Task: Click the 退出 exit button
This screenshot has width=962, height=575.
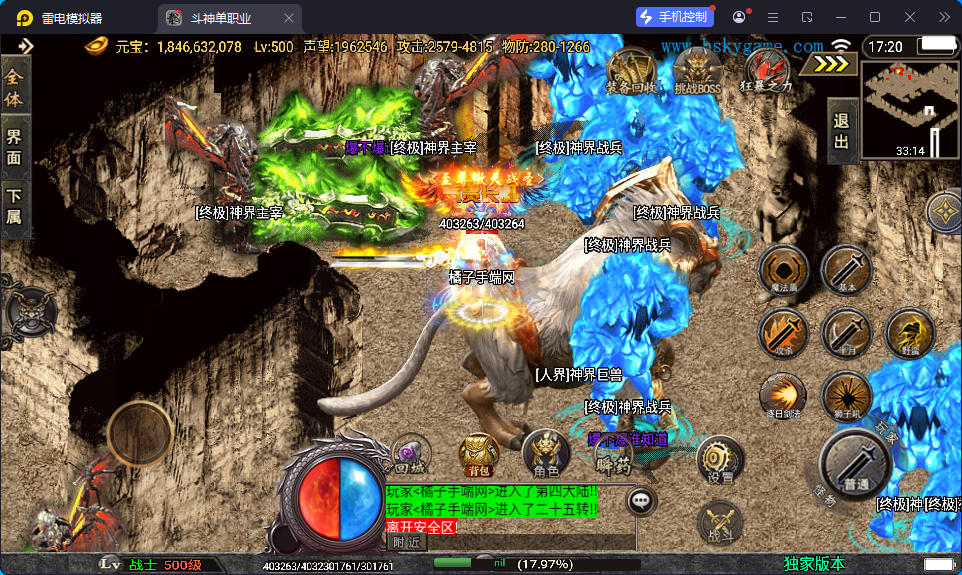Action: 842,131
